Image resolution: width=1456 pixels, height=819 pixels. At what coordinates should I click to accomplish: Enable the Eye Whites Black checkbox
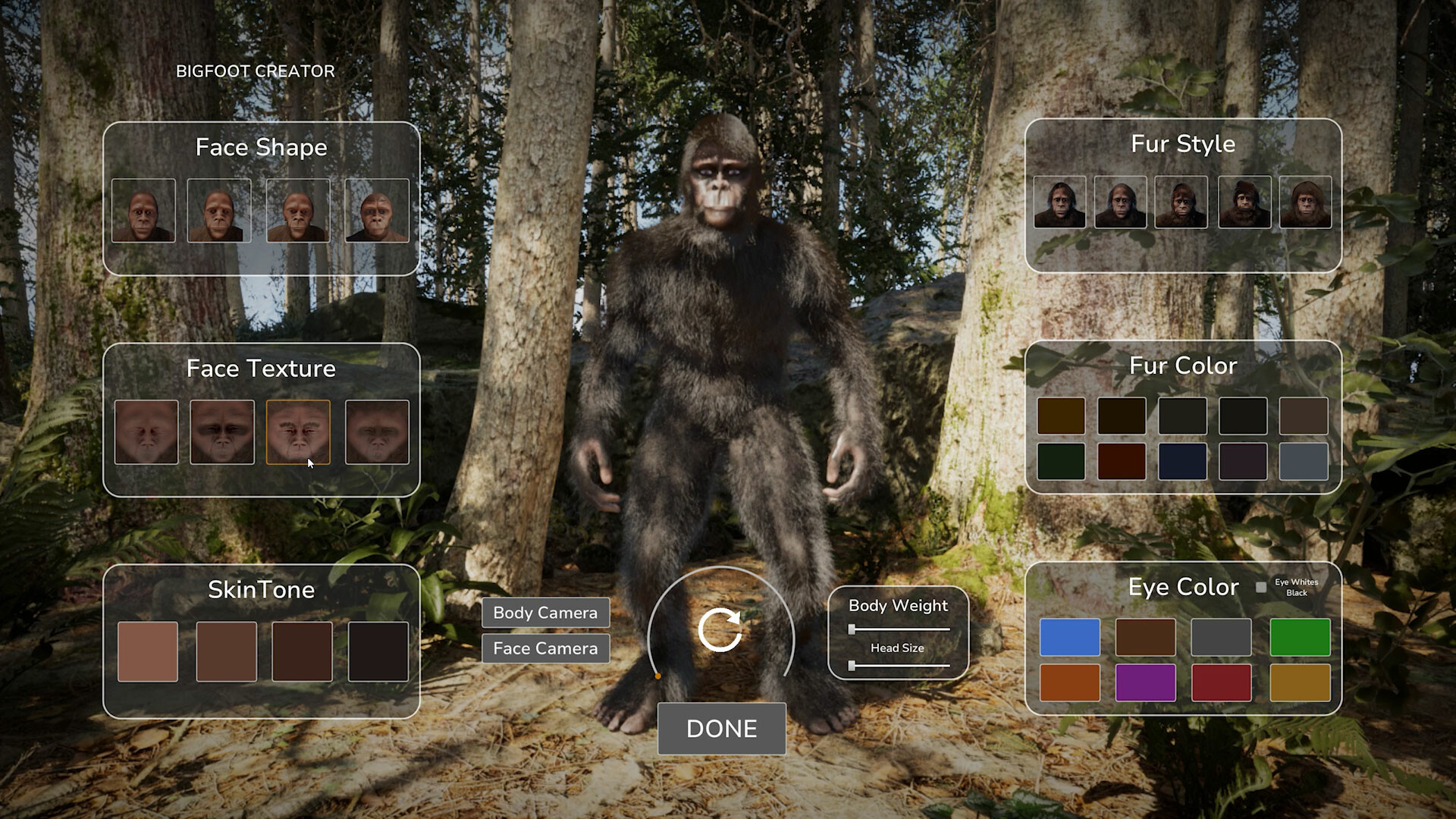[x=1261, y=586]
